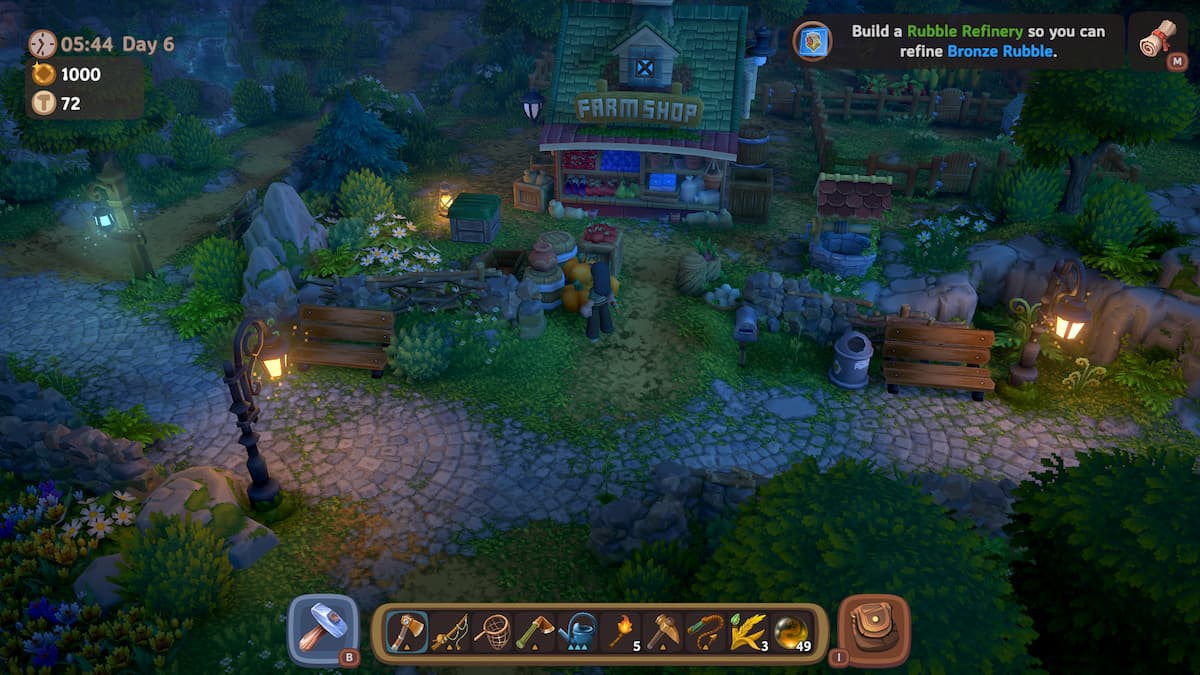Pick the yellow wheat stack slot
Image resolution: width=1200 pixels, height=675 pixels.
(x=749, y=632)
